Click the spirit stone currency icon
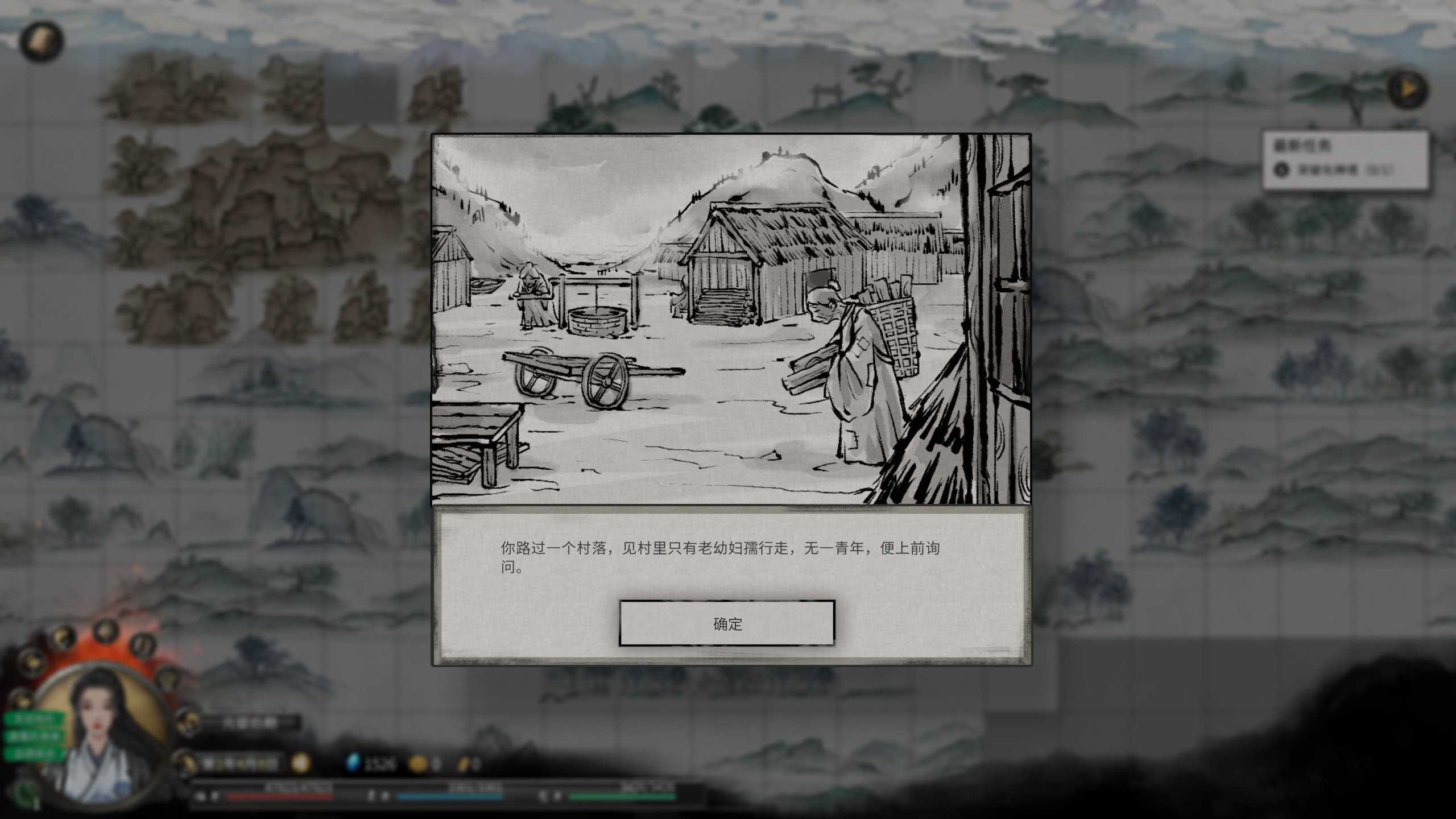1456x819 pixels. pyautogui.click(x=353, y=763)
